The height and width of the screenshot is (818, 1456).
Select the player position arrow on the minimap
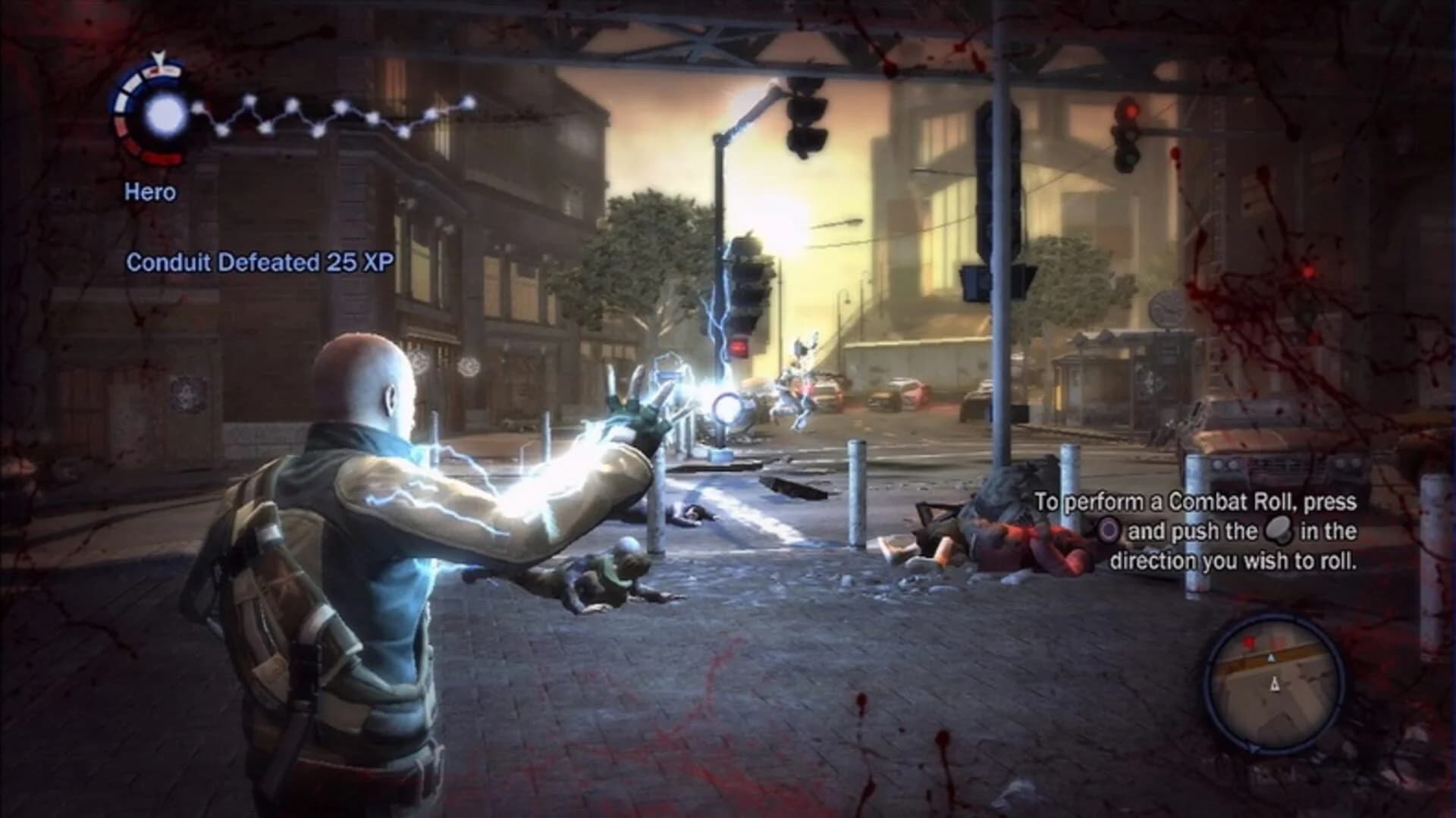[x=1276, y=683]
